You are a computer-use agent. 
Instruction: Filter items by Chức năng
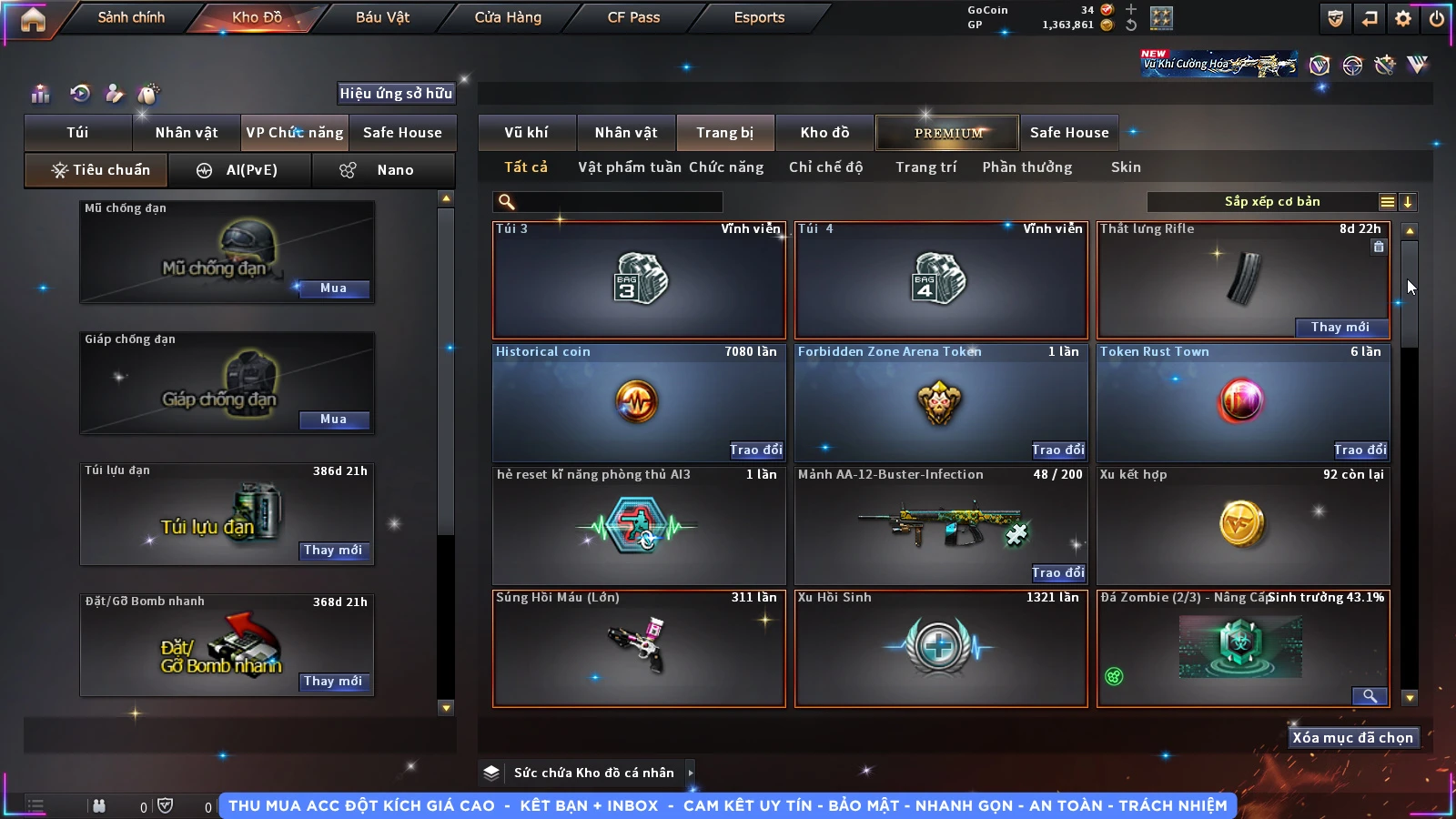[725, 167]
